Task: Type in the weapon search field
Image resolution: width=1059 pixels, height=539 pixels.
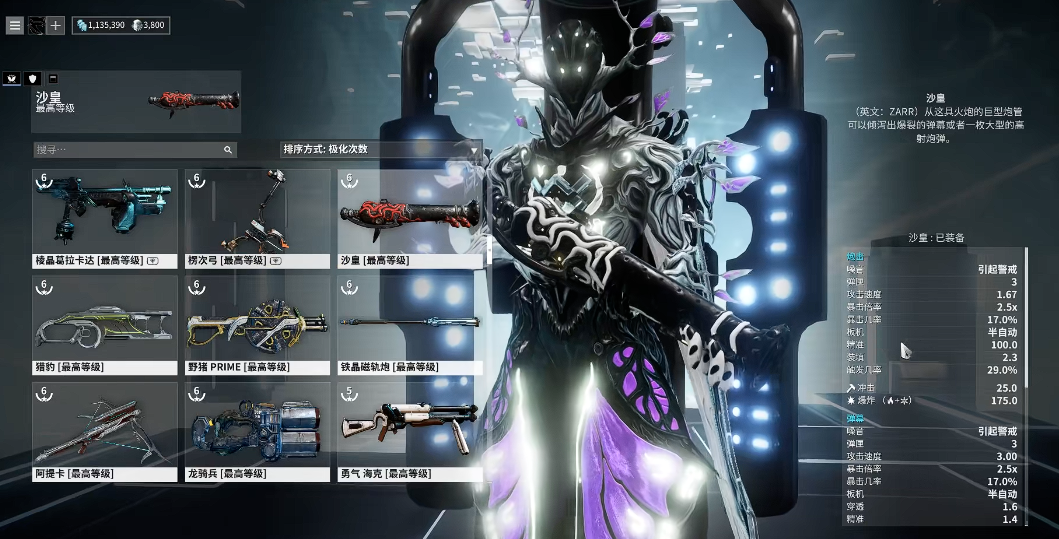Action: click(x=128, y=150)
